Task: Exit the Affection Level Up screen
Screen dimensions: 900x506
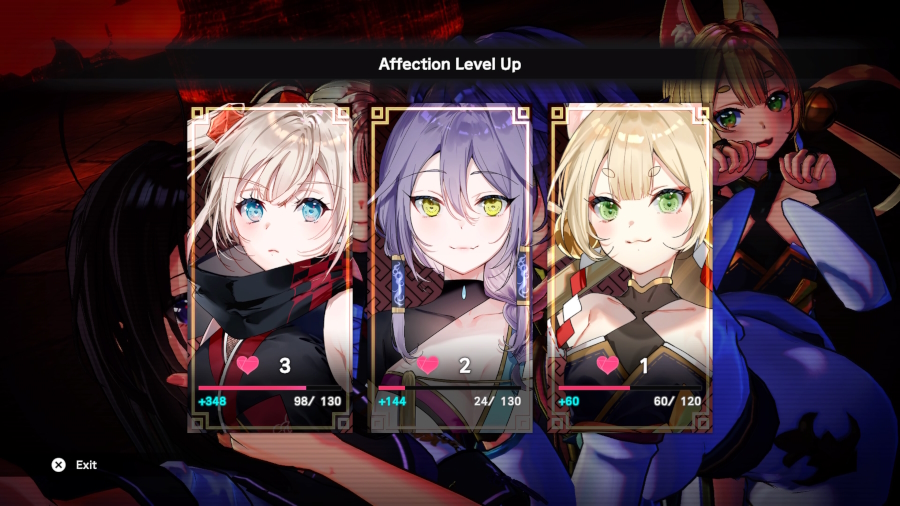Action: coord(75,465)
